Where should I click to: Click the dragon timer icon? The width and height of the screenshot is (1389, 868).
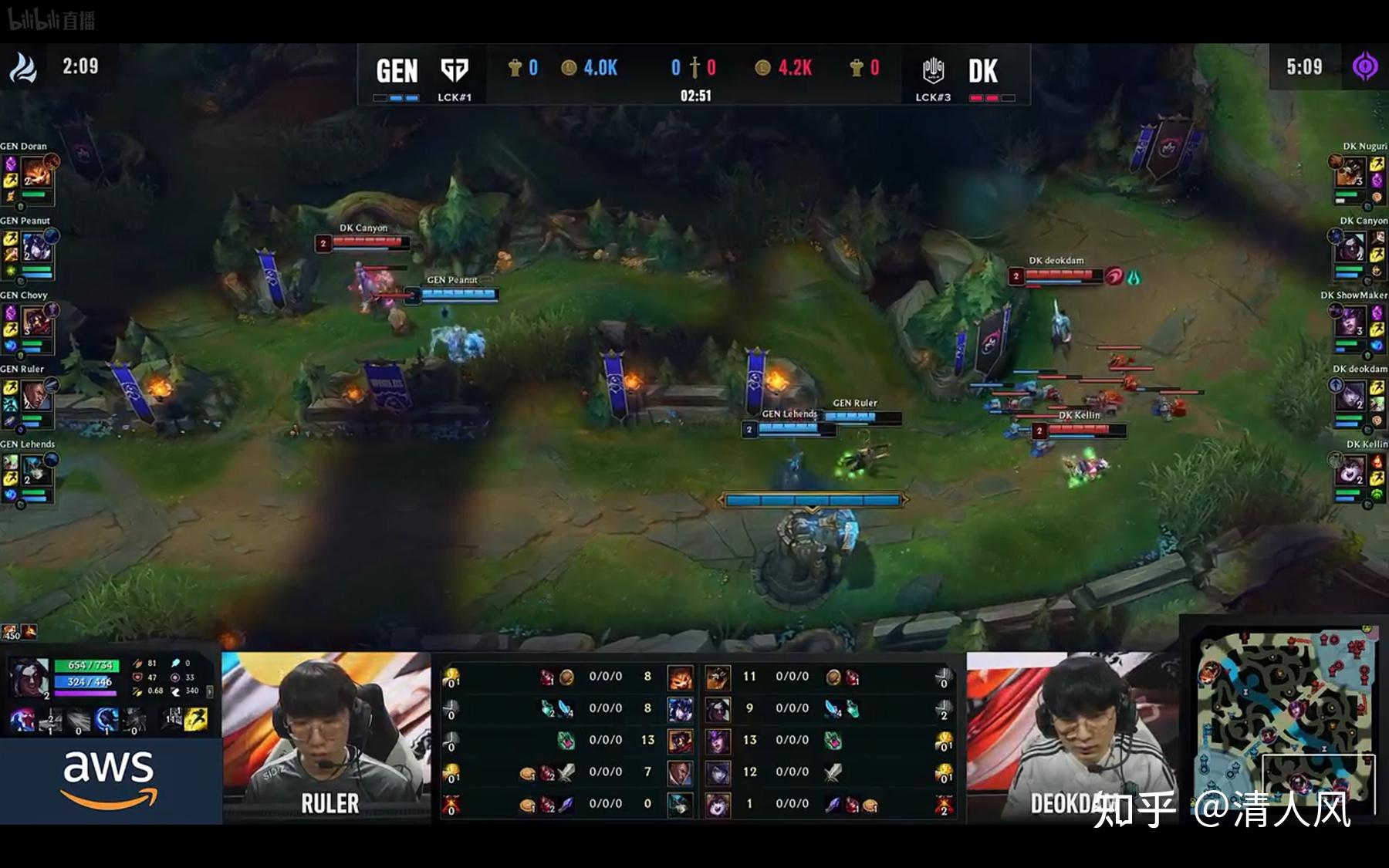tap(22, 67)
